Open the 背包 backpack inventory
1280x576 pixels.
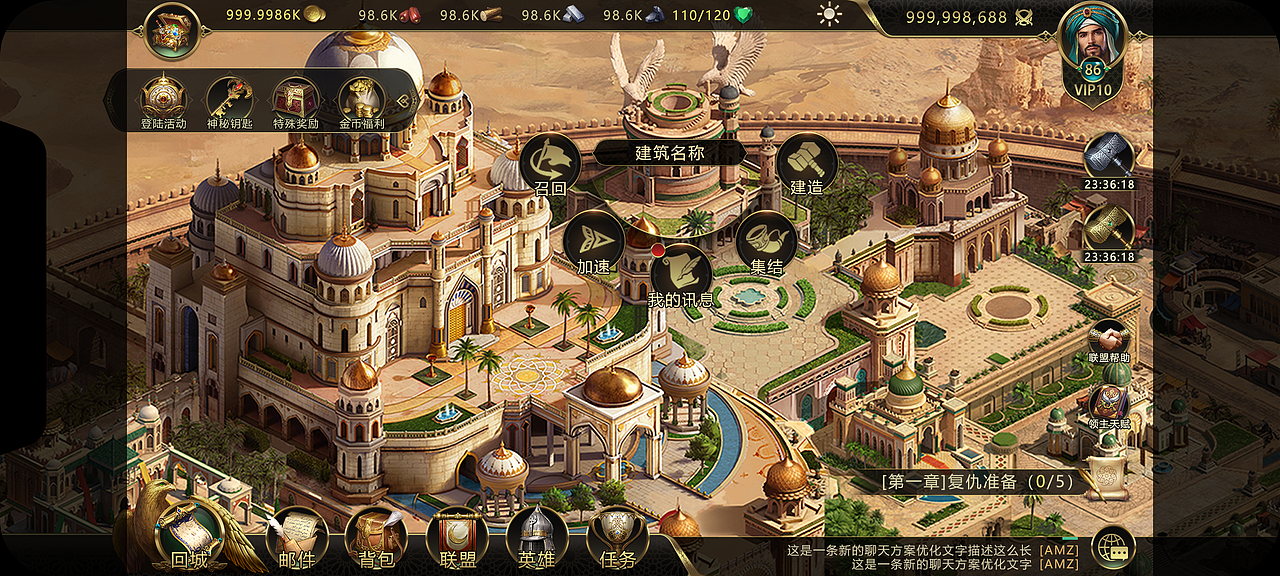376,537
